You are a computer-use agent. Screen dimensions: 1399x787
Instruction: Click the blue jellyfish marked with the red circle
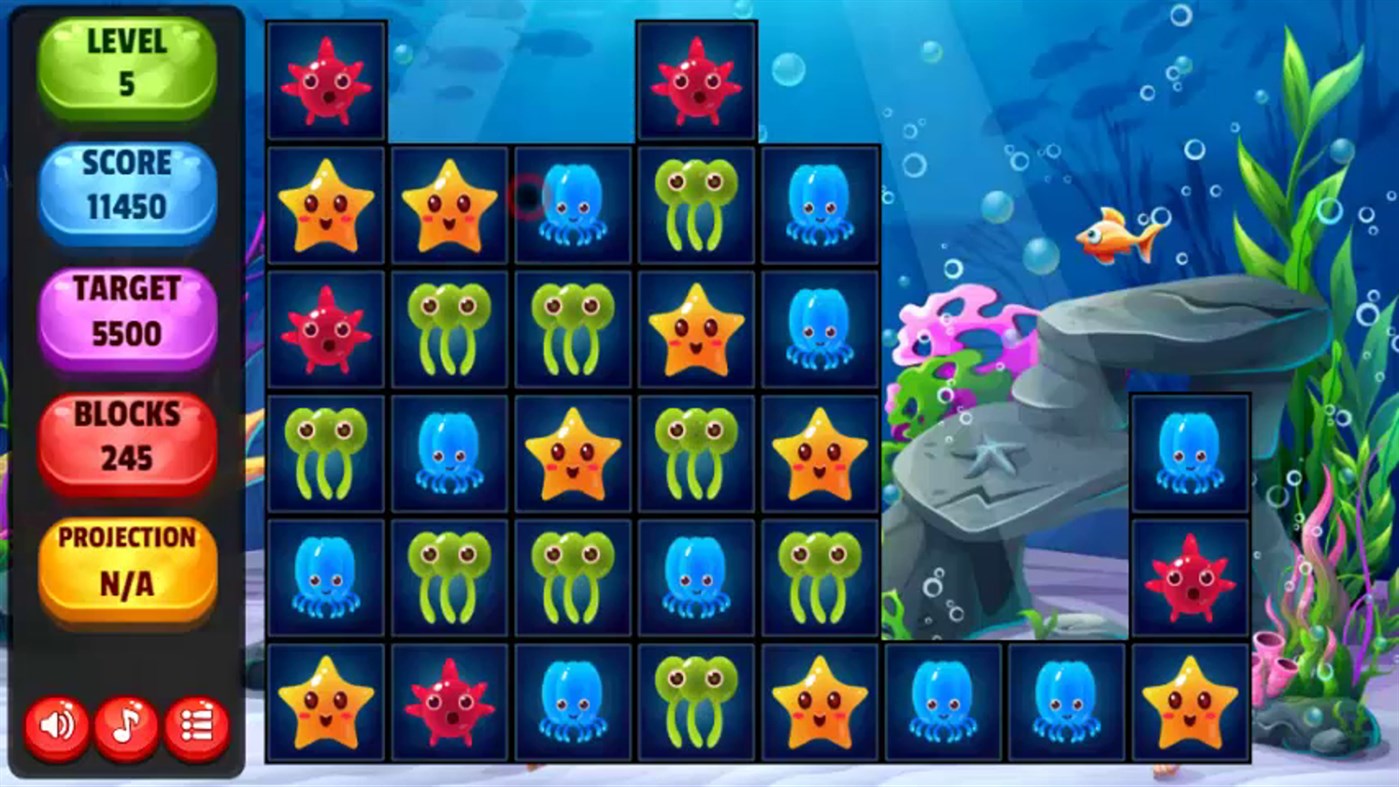tap(573, 205)
